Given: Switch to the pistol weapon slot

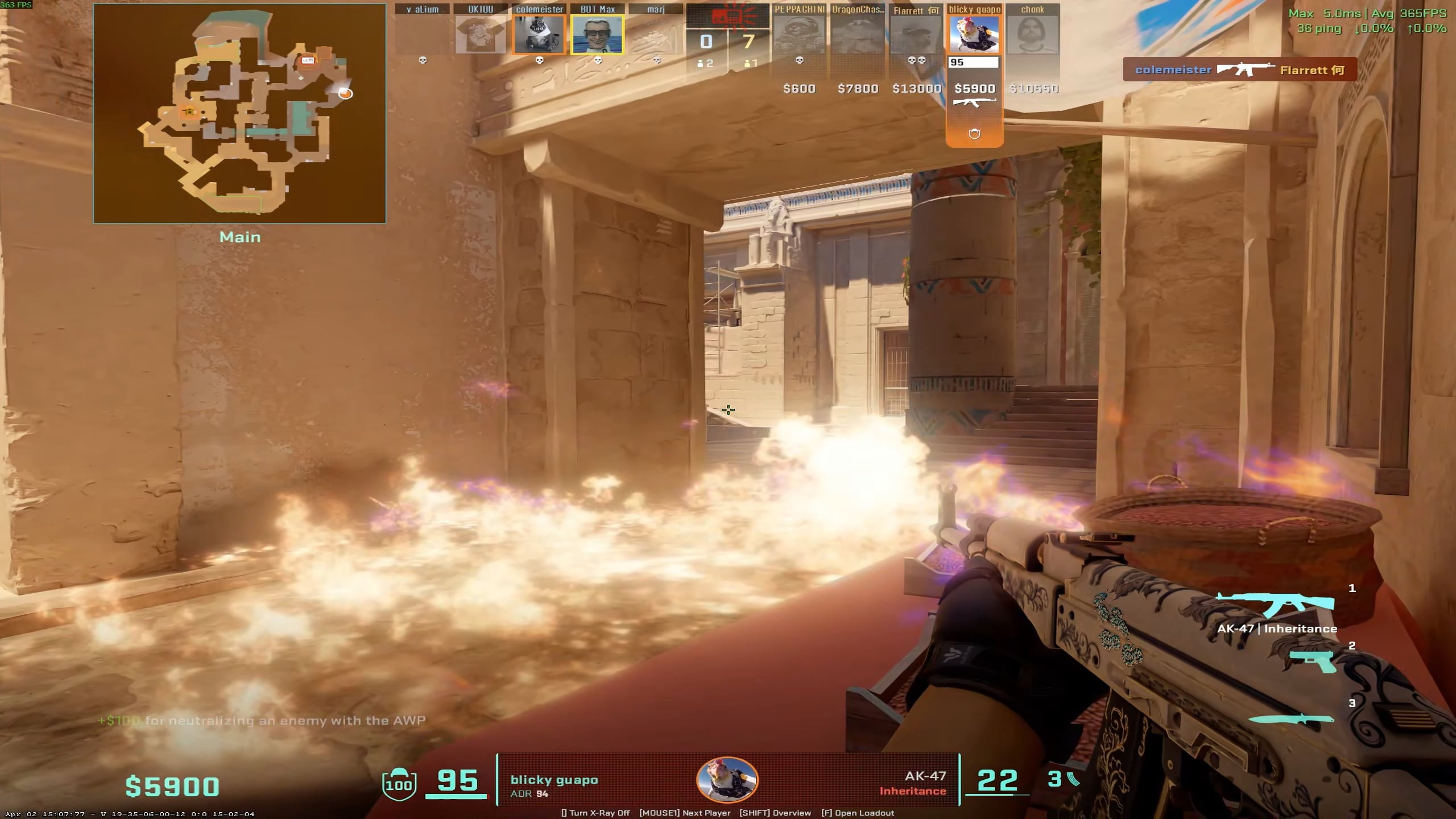Looking at the screenshot, I should [1313, 661].
